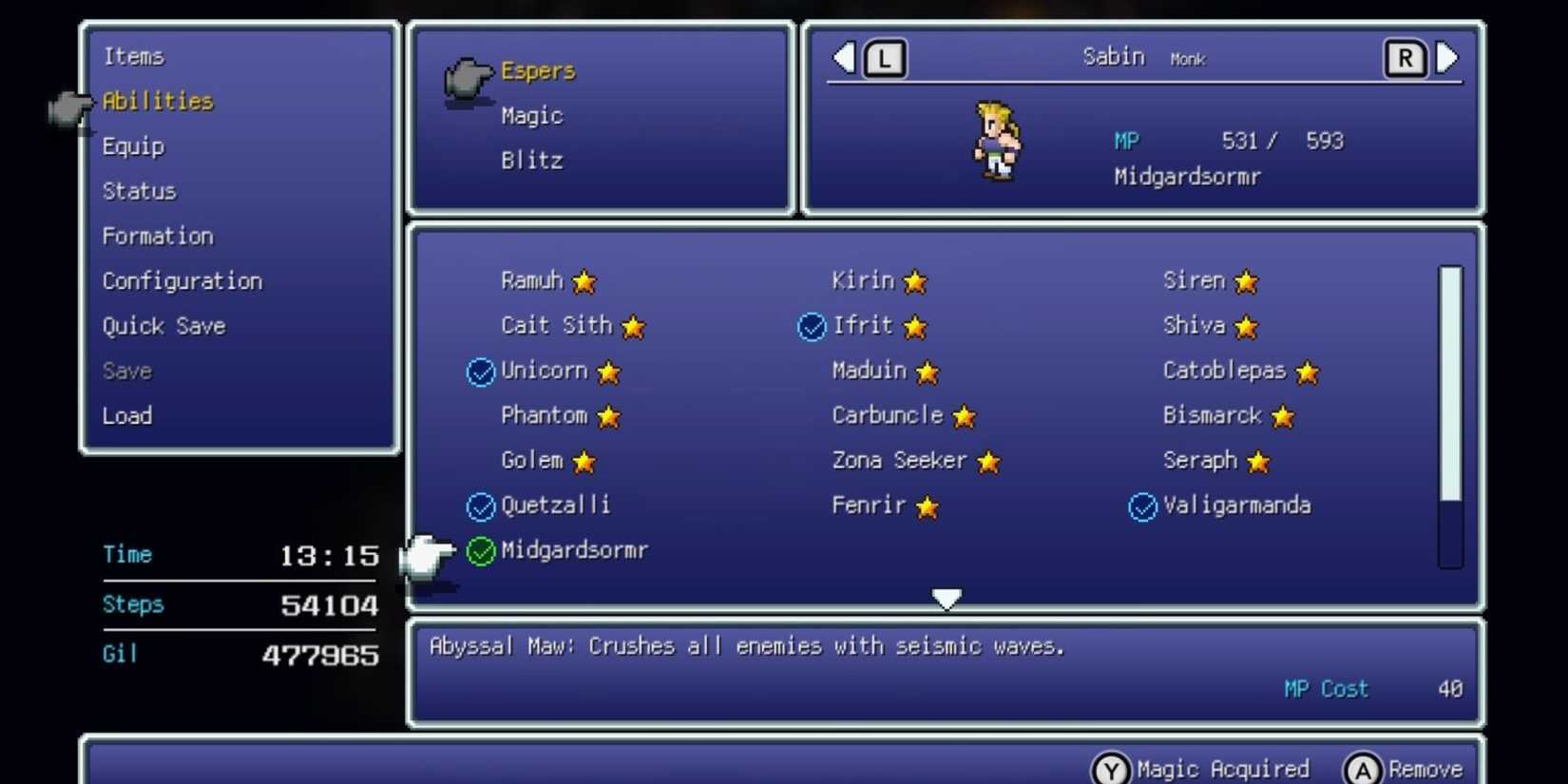Image resolution: width=1568 pixels, height=784 pixels.
Task: Expand the esper list with the down arrow
Action: point(947,599)
